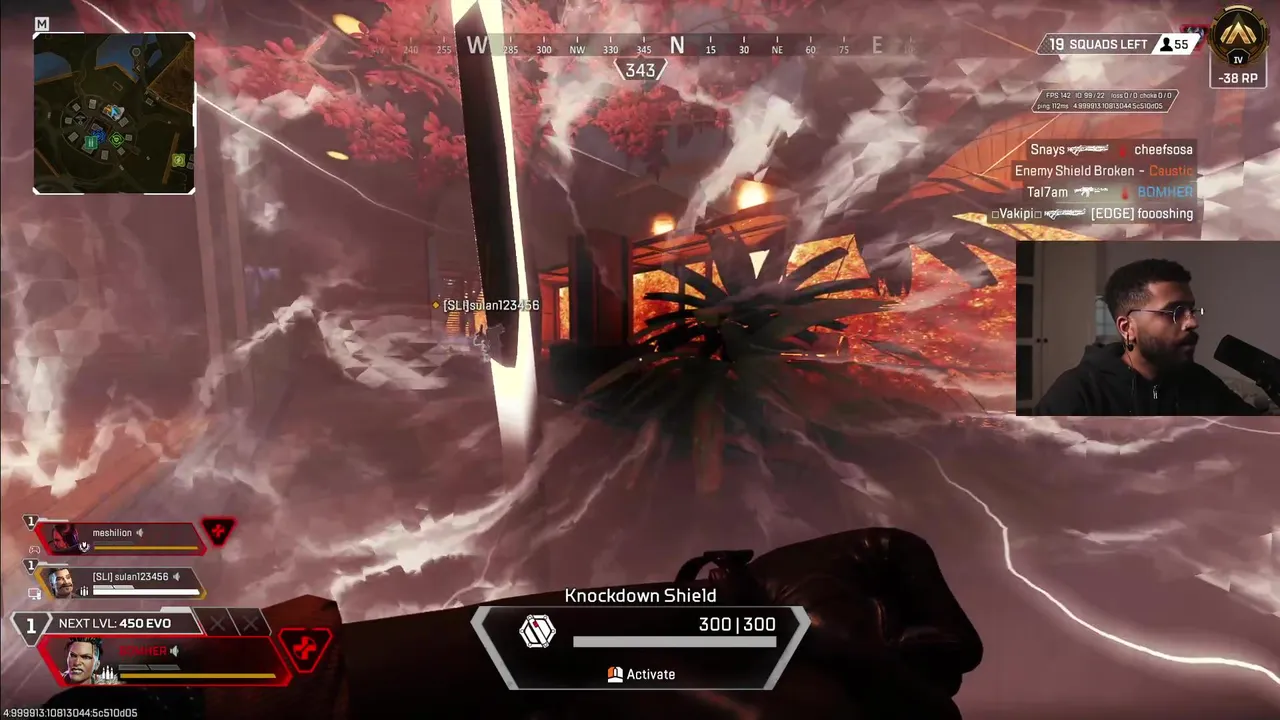Select teammate sulan123456's squad row
Screen dimensions: 1280x720
(120, 582)
